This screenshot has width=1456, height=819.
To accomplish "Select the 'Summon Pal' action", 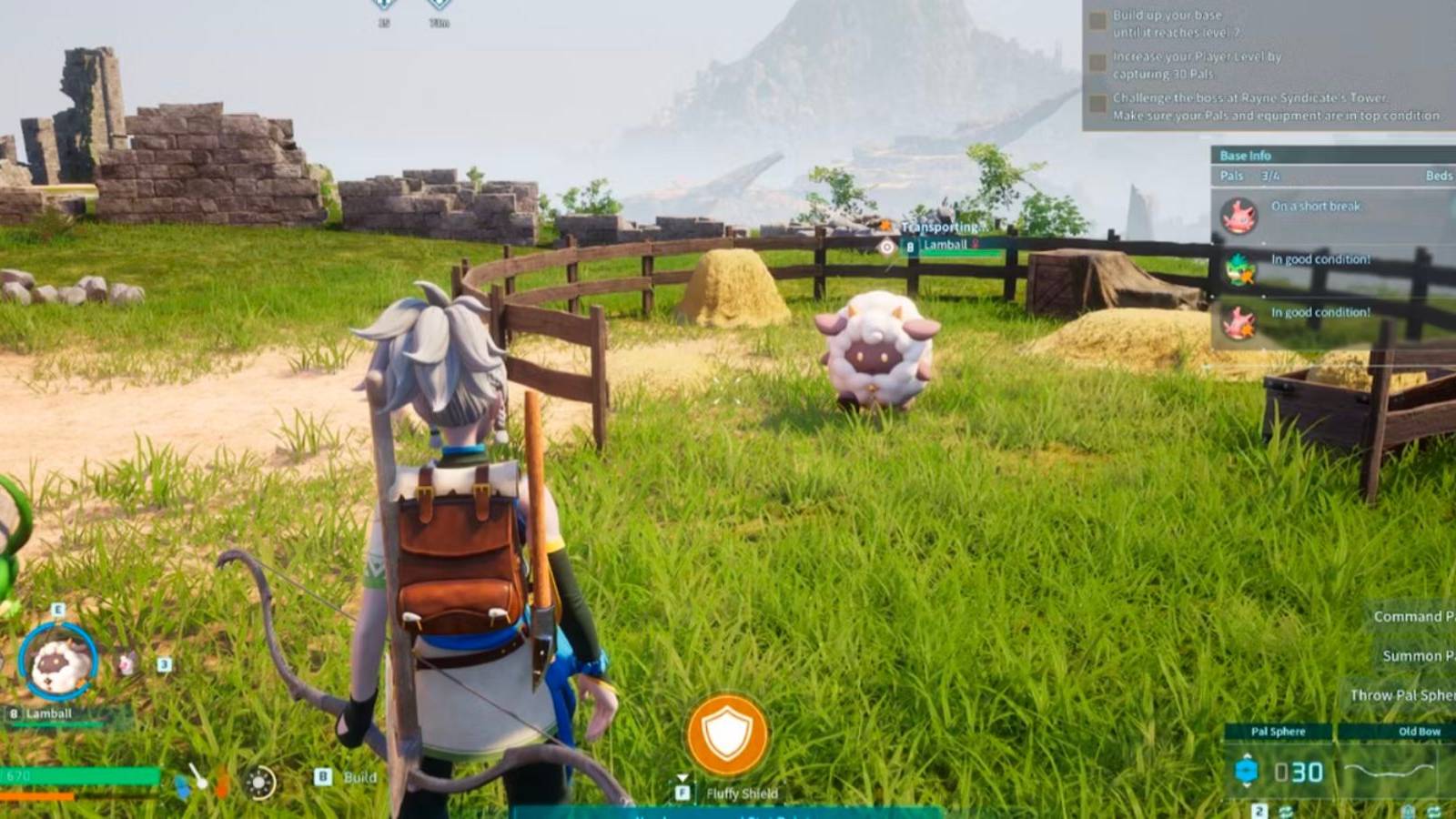I will [1418, 655].
